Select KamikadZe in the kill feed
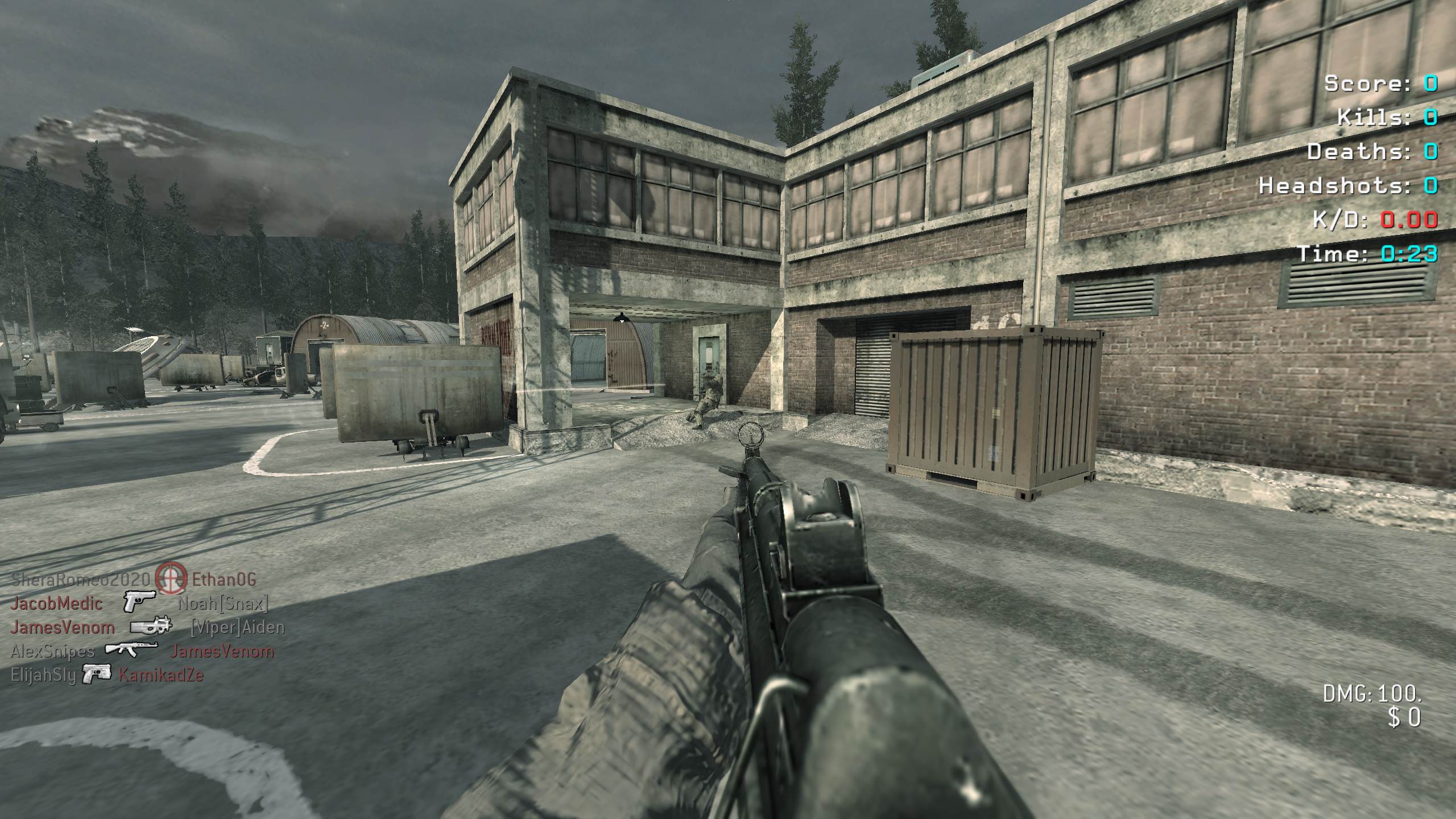 [161, 675]
